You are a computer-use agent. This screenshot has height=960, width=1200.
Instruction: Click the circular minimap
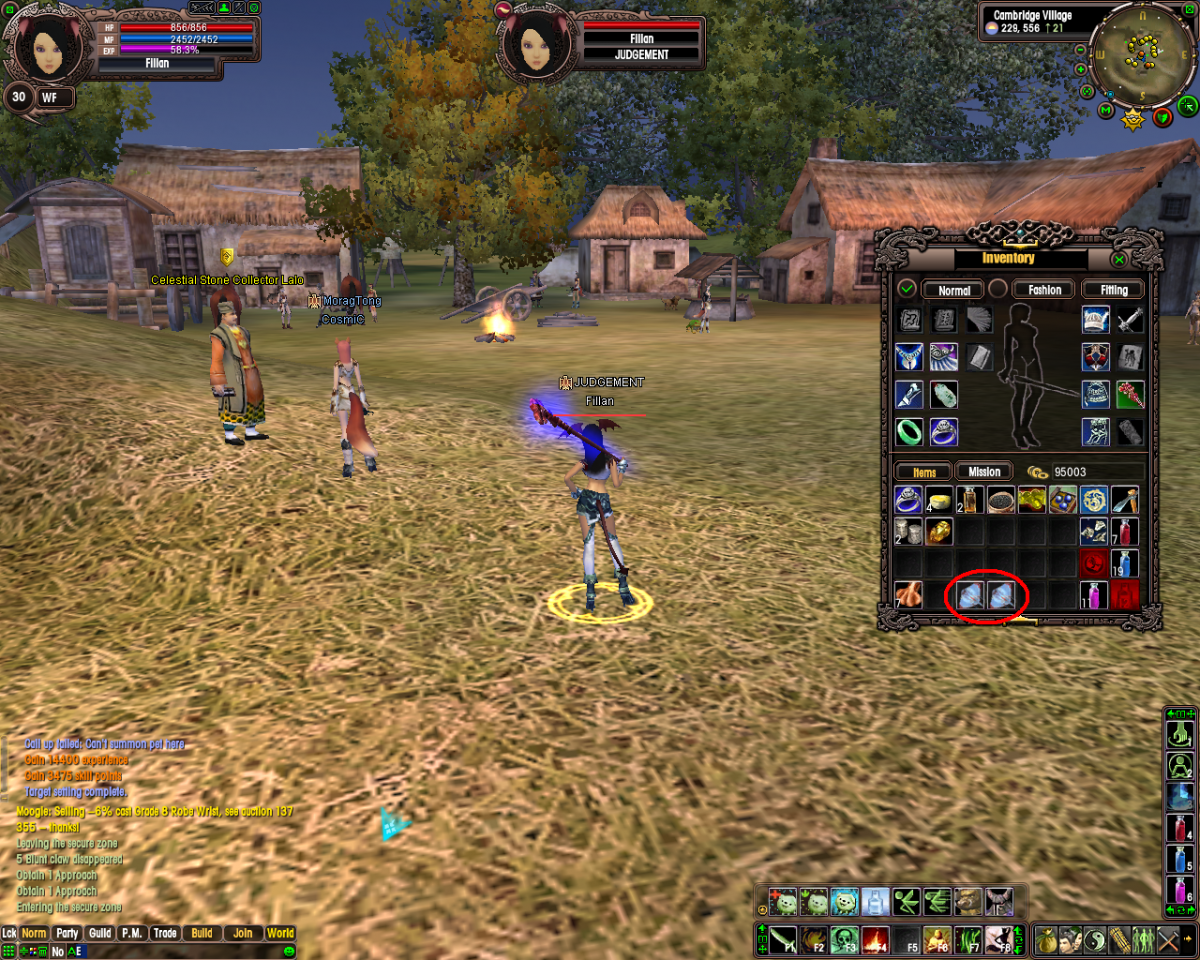[1136, 59]
